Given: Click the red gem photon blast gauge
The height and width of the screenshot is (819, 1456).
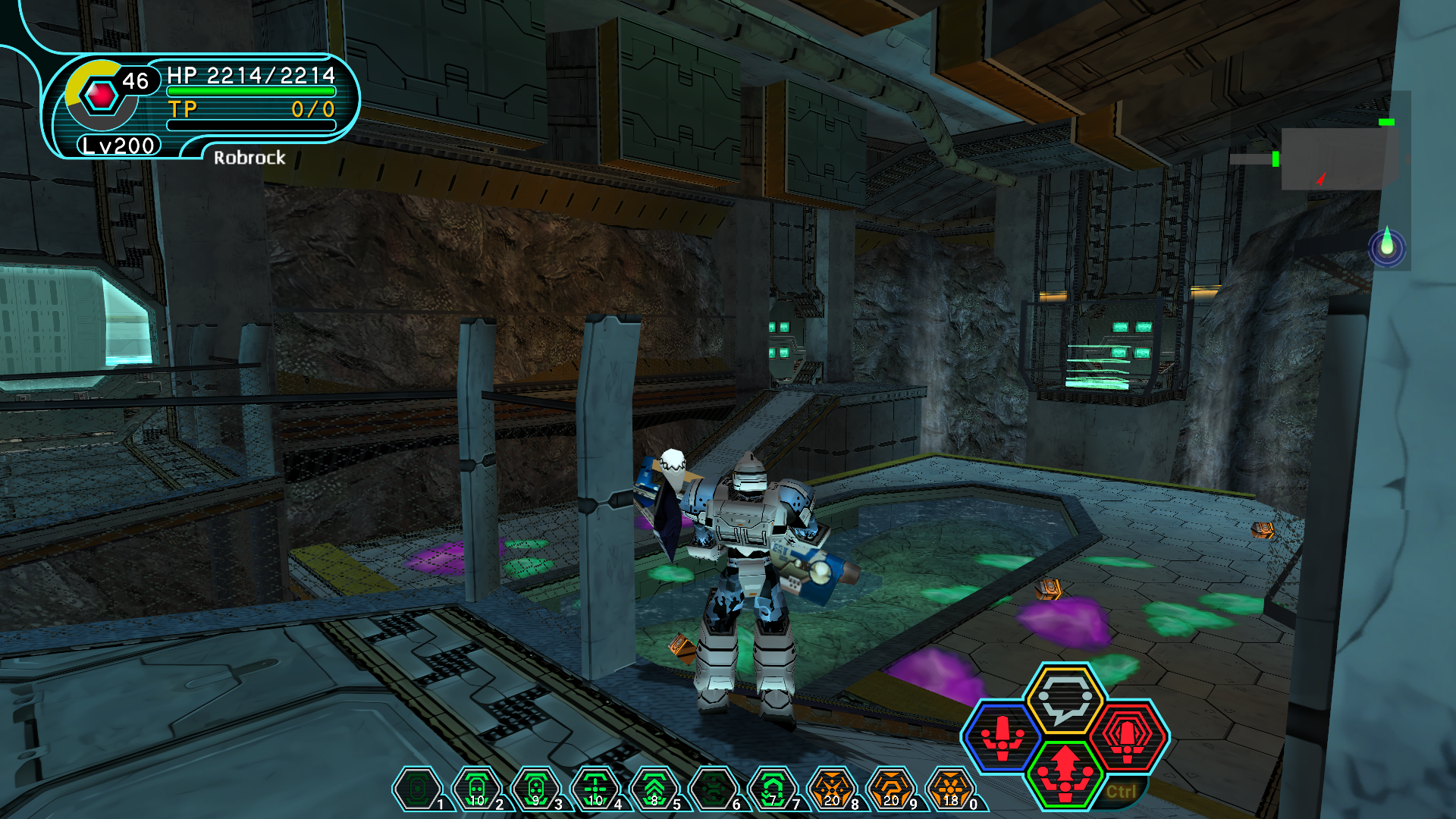Looking at the screenshot, I should (x=101, y=96).
